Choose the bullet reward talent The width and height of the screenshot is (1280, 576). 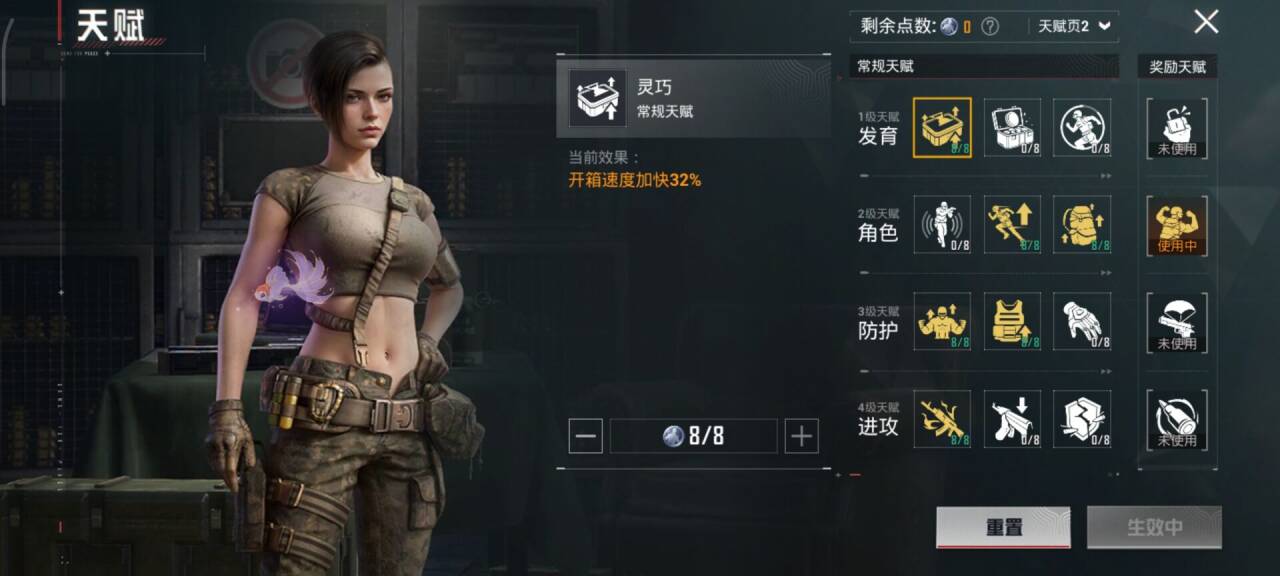pyautogui.click(x=1177, y=419)
